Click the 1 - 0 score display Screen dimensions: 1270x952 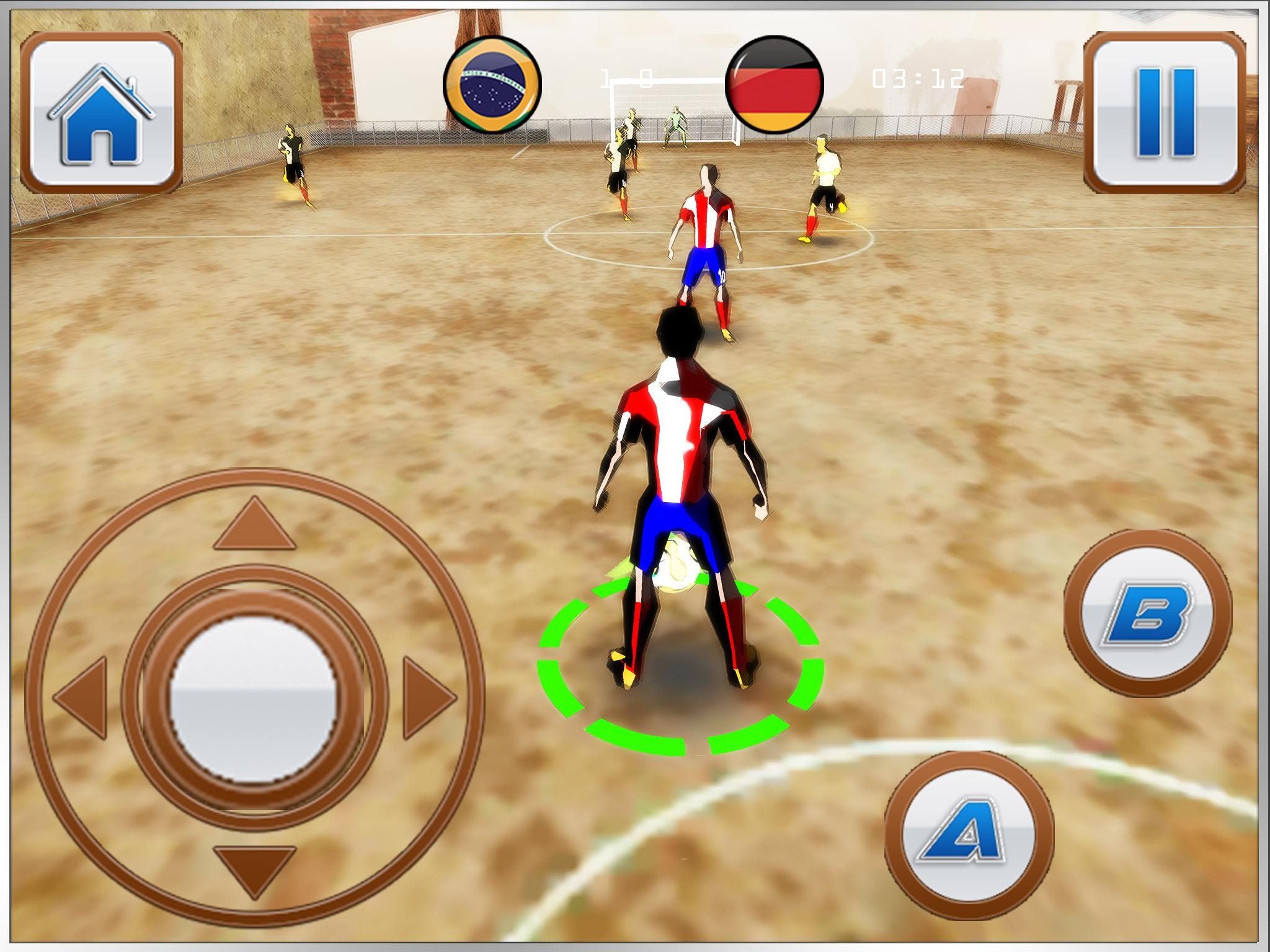coord(626,77)
